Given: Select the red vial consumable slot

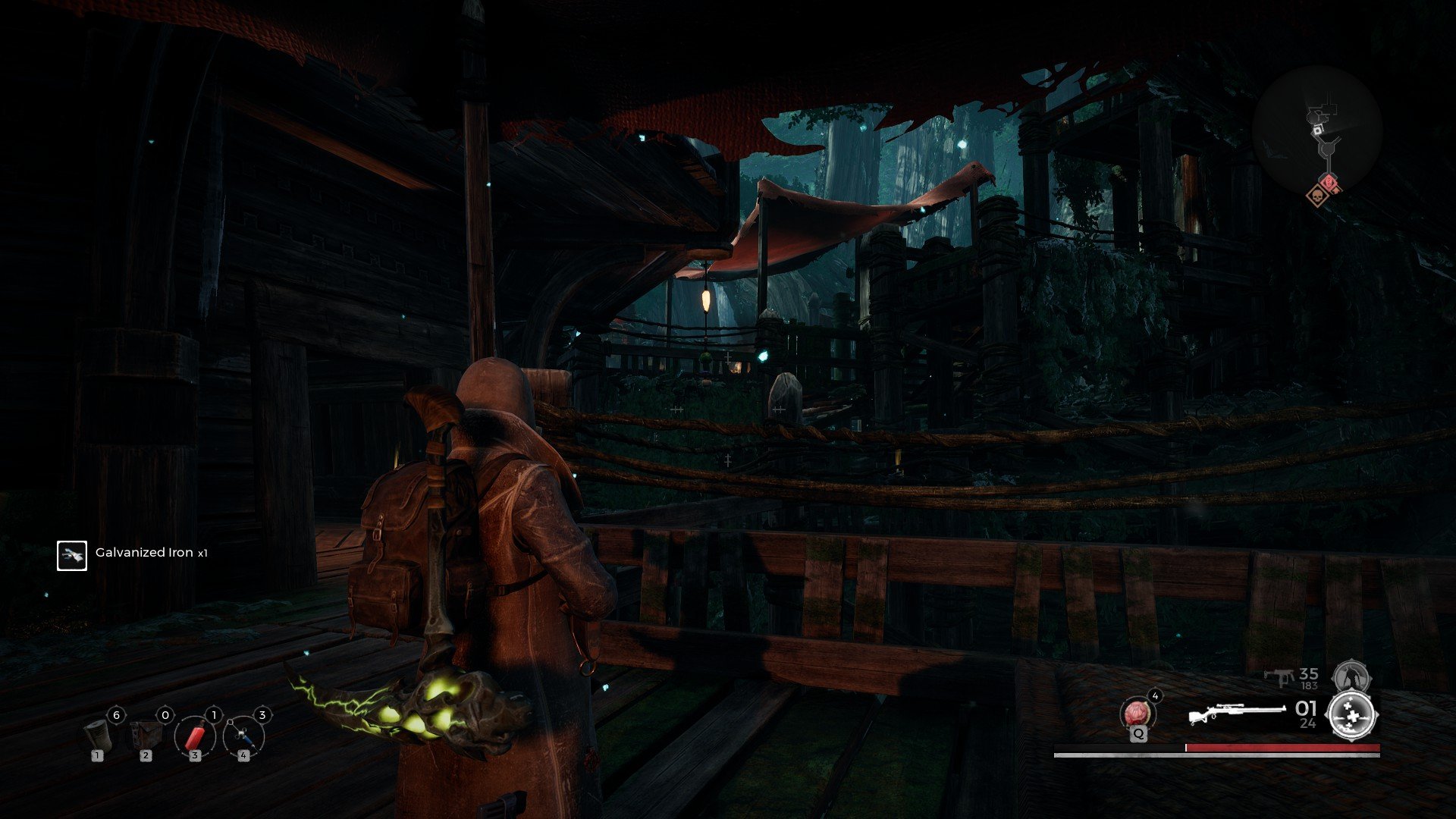Looking at the screenshot, I should tap(195, 736).
